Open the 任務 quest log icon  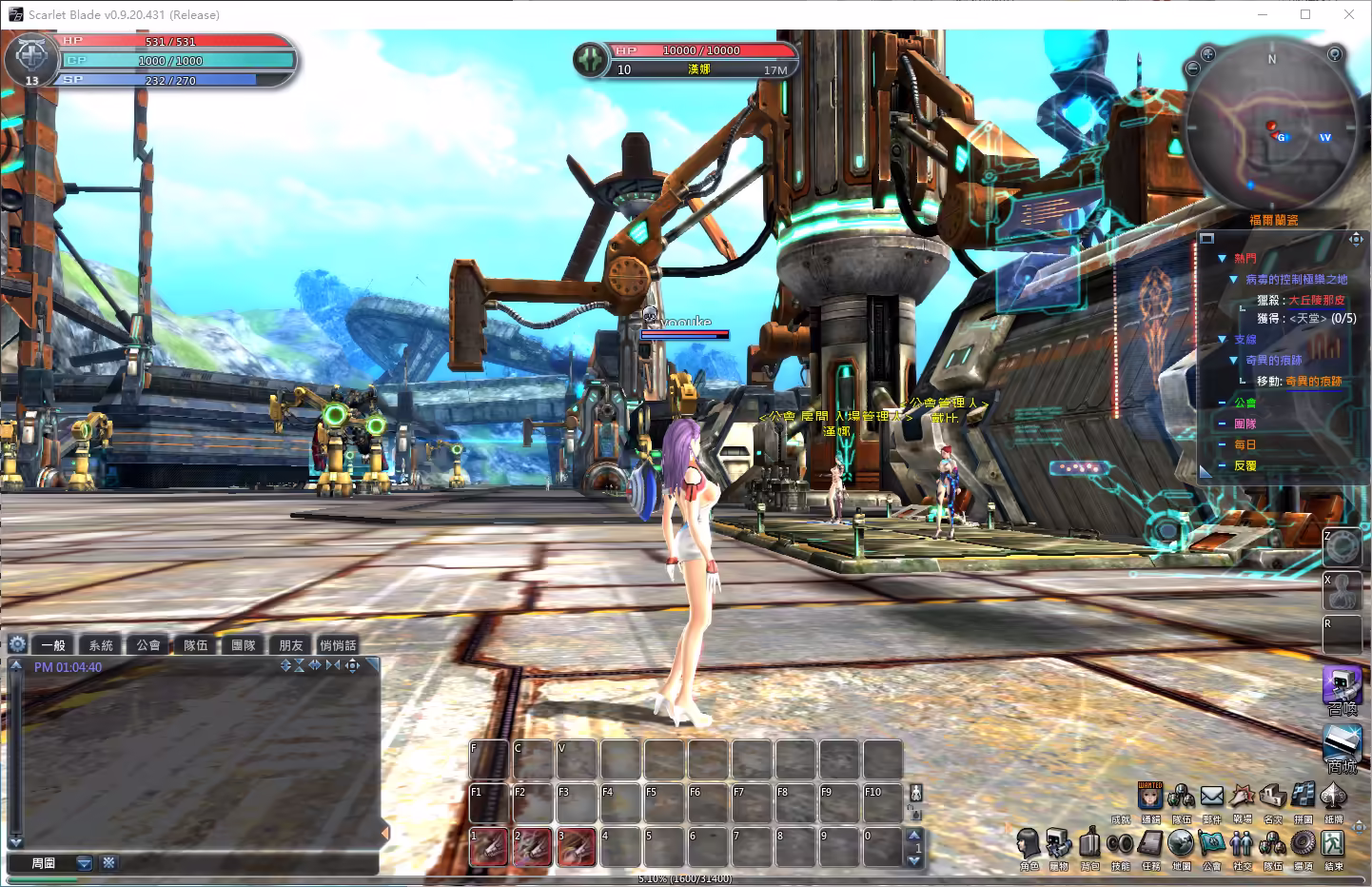point(1150,844)
